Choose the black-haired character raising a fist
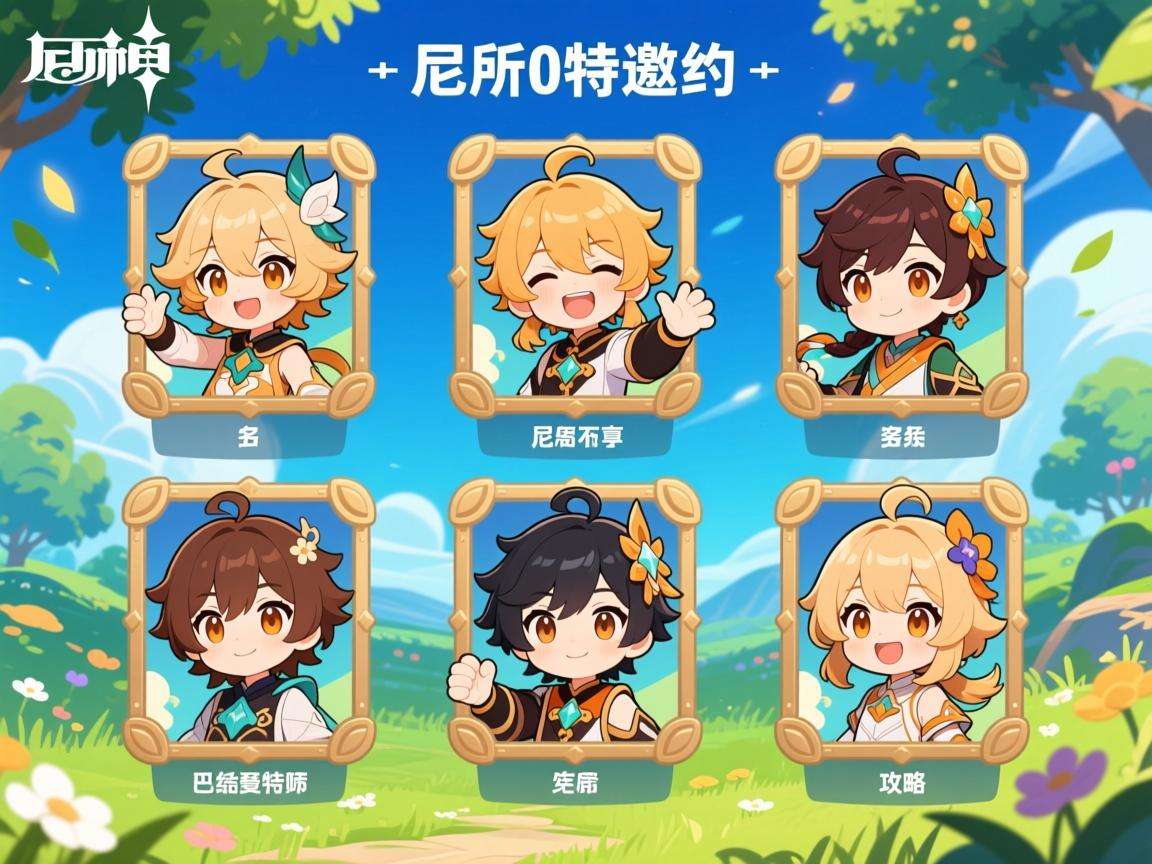The height and width of the screenshot is (864, 1152). click(x=574, y=620)
